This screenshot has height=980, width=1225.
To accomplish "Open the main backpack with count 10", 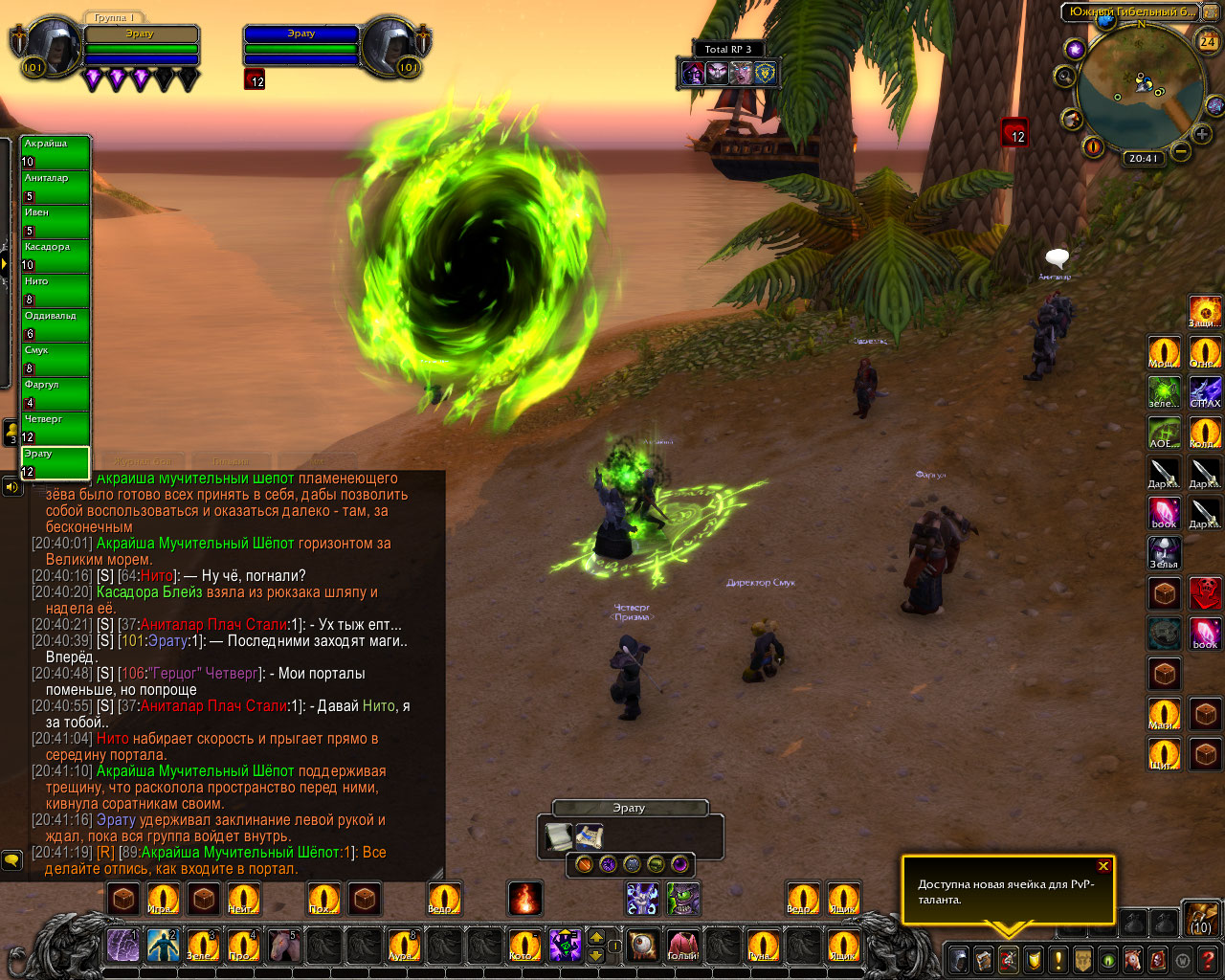I will pos(1201,917).
